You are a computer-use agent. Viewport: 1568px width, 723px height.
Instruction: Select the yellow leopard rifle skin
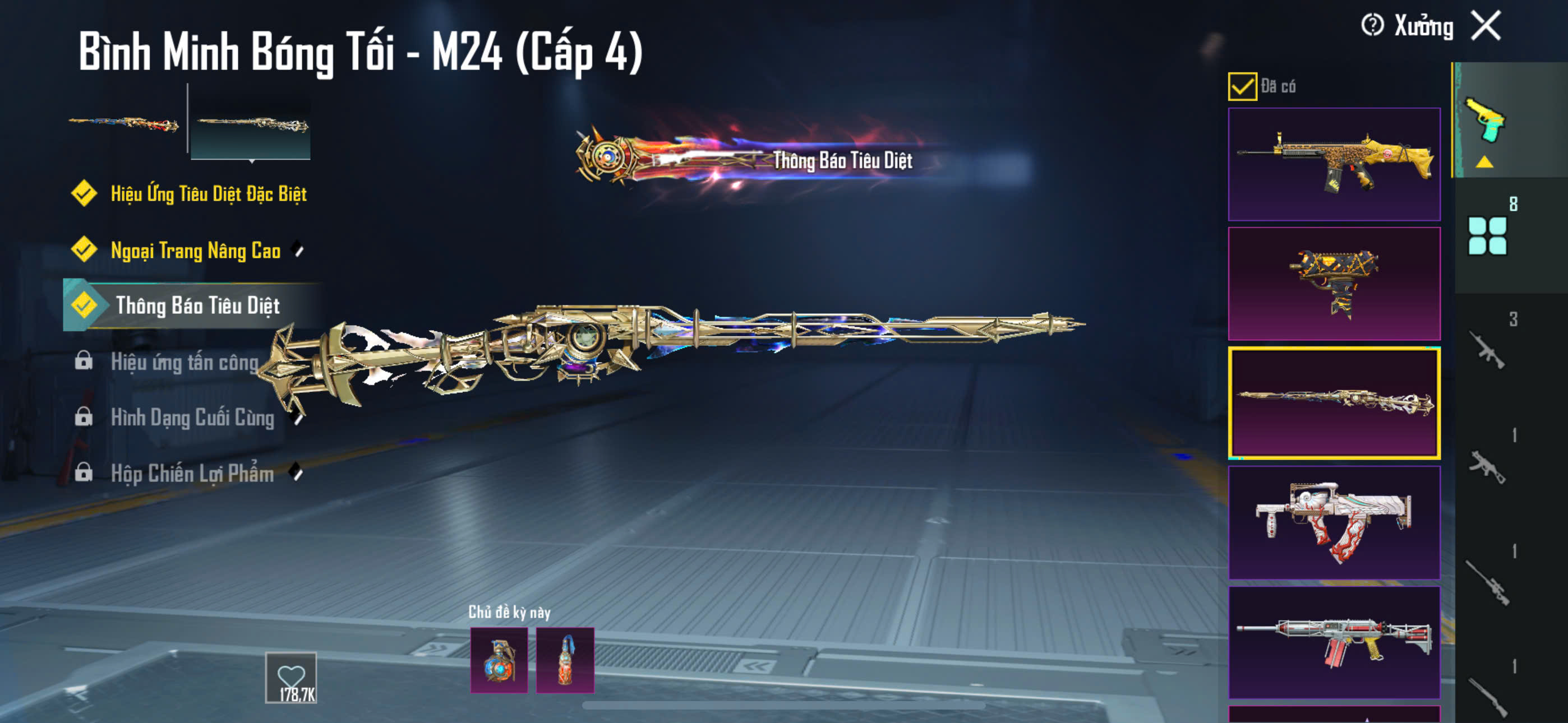tap(1334, 164)
